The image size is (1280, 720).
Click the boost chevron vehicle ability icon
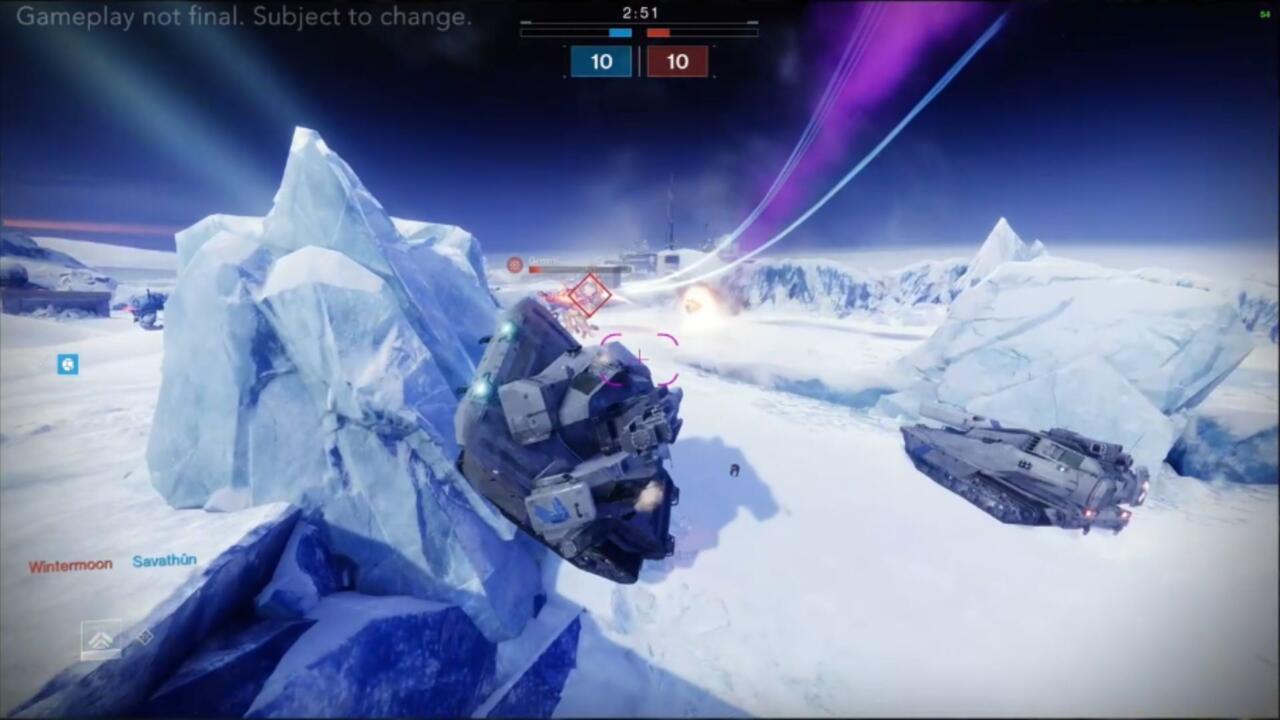click(x=100, y=637)
